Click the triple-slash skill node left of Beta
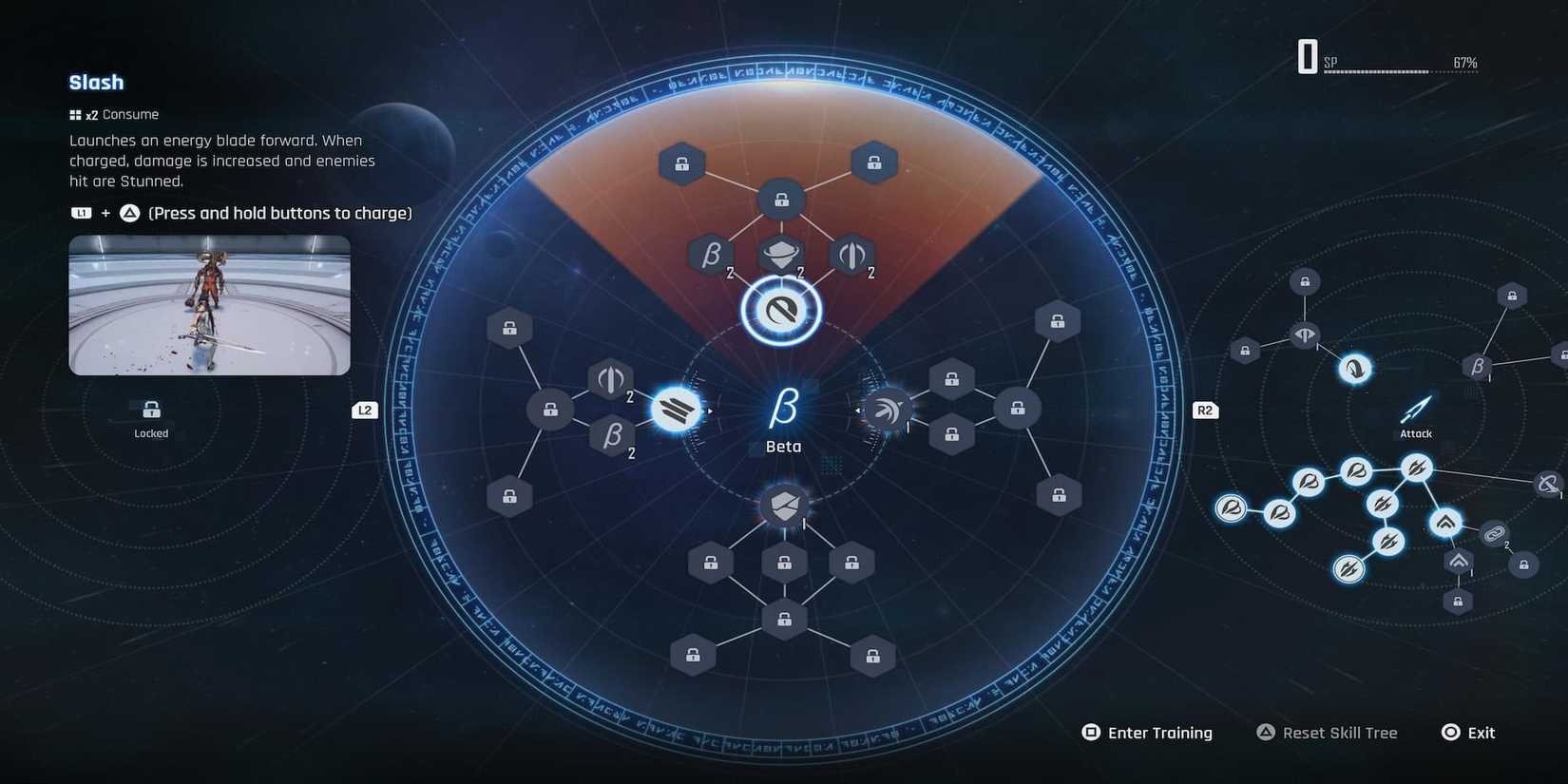The height and width of the screenshot is (784, 1568). pos(677,409)
